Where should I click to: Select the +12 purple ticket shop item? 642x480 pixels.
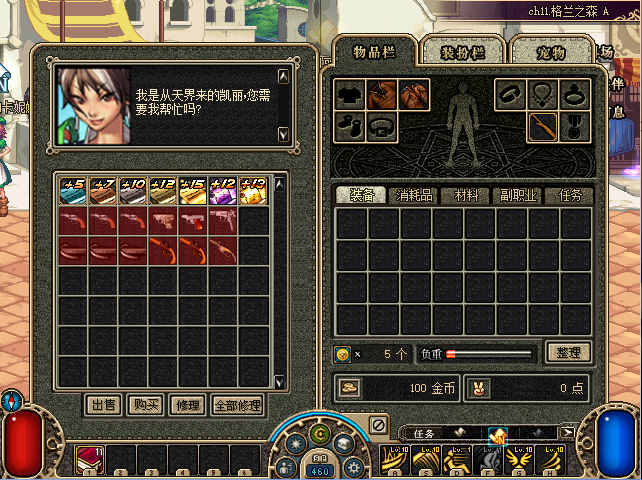click(x=223, y=191)
